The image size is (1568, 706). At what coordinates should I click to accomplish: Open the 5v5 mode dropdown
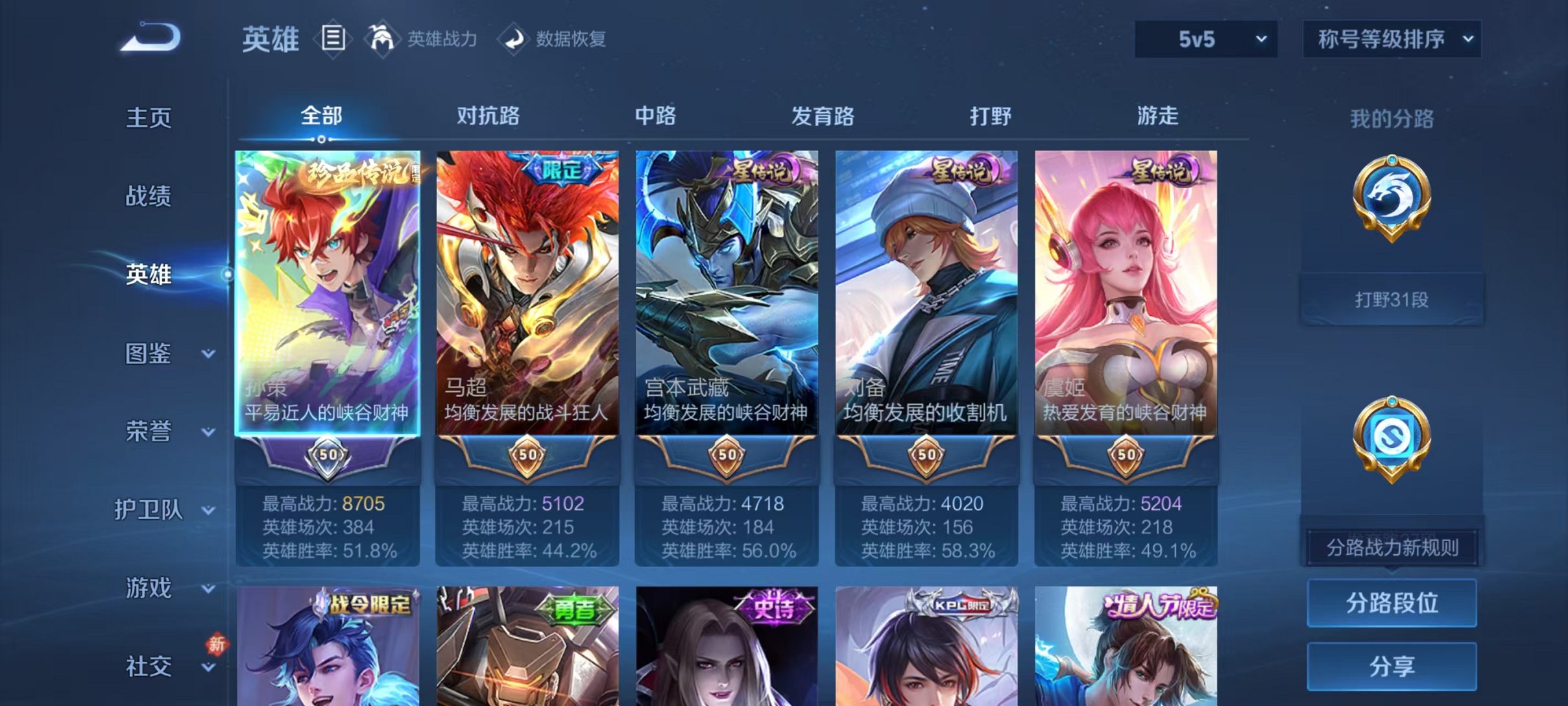click(x=1205, y=39)
